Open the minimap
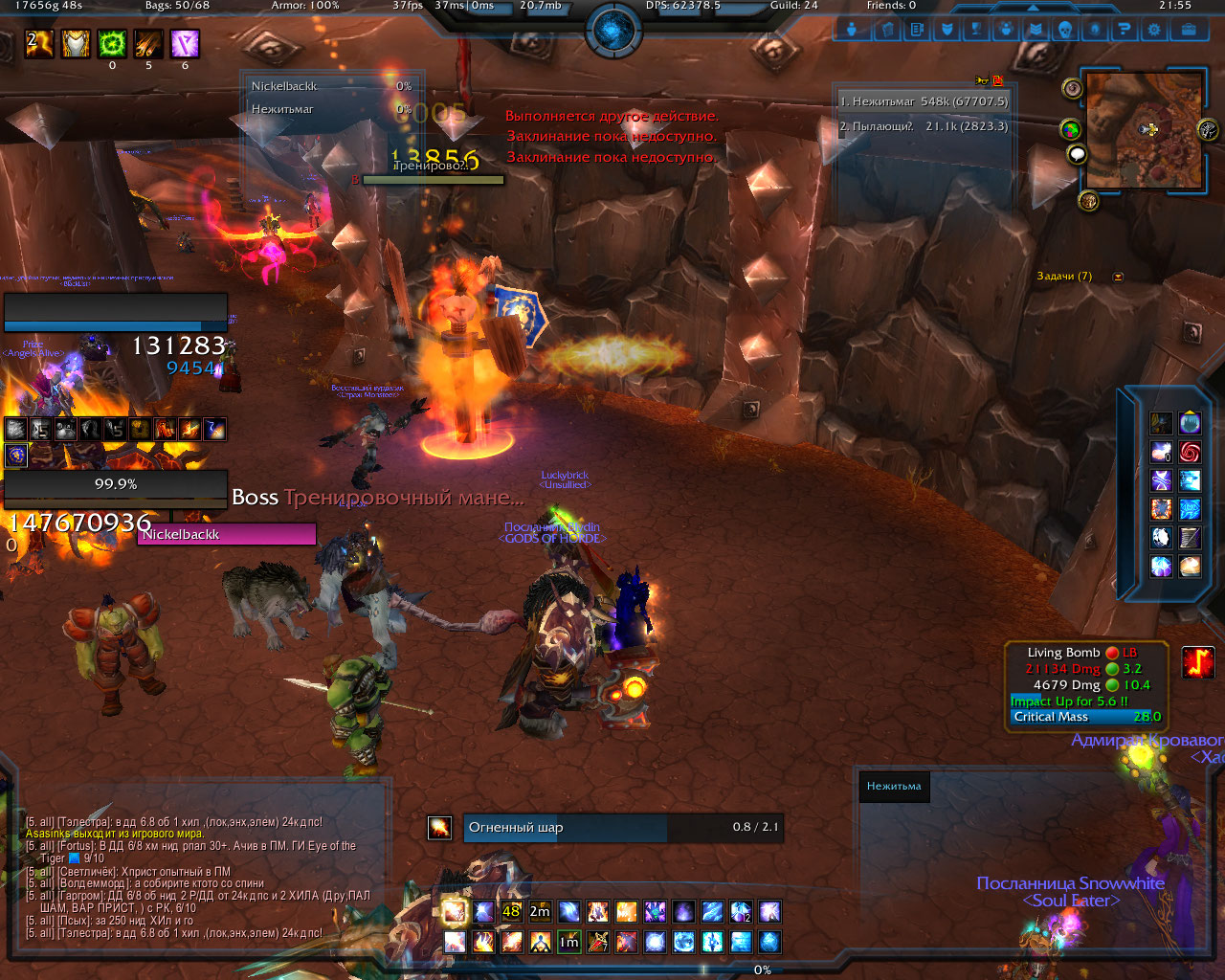 pyautogui.click(x=1145, y=129)
